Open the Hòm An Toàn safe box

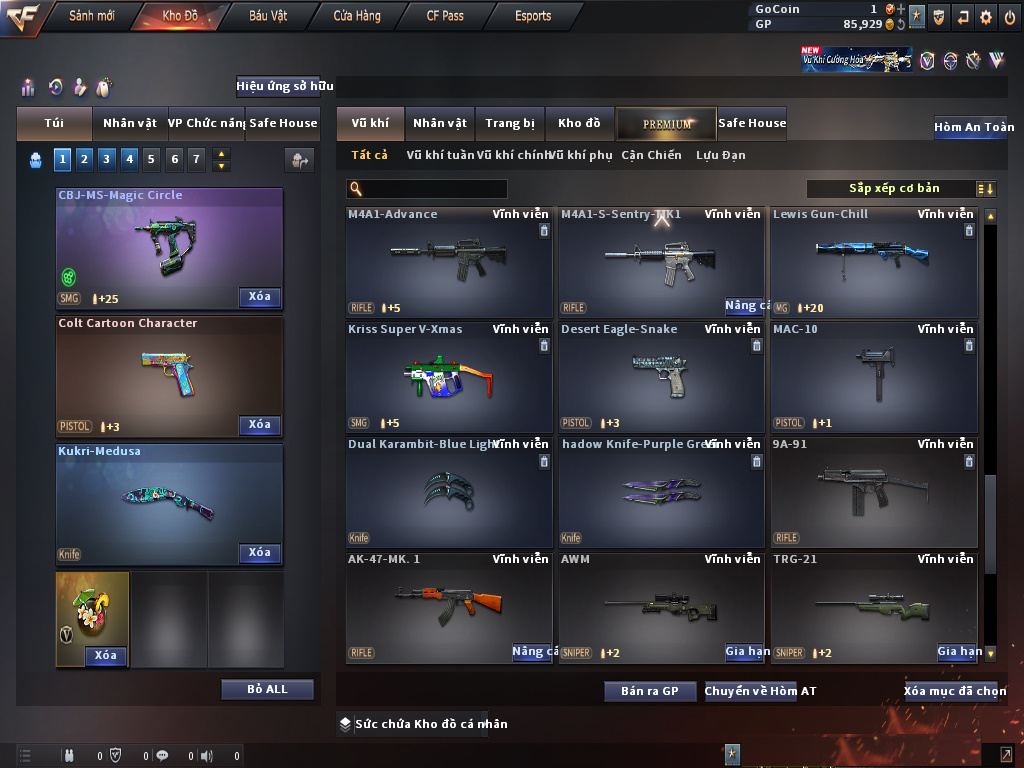[973, 127]
